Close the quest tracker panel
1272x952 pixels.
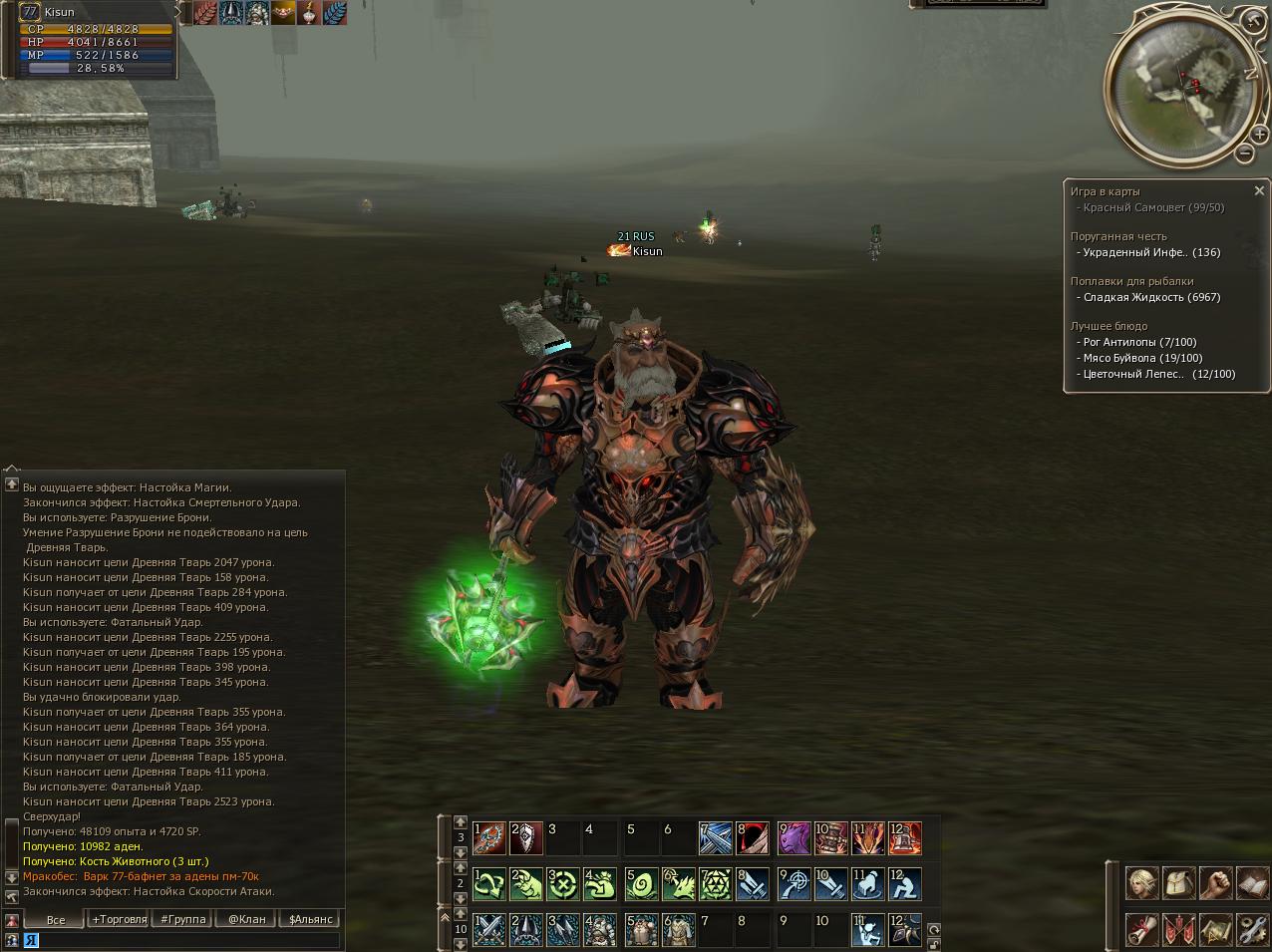click(x=1259, y=190)
